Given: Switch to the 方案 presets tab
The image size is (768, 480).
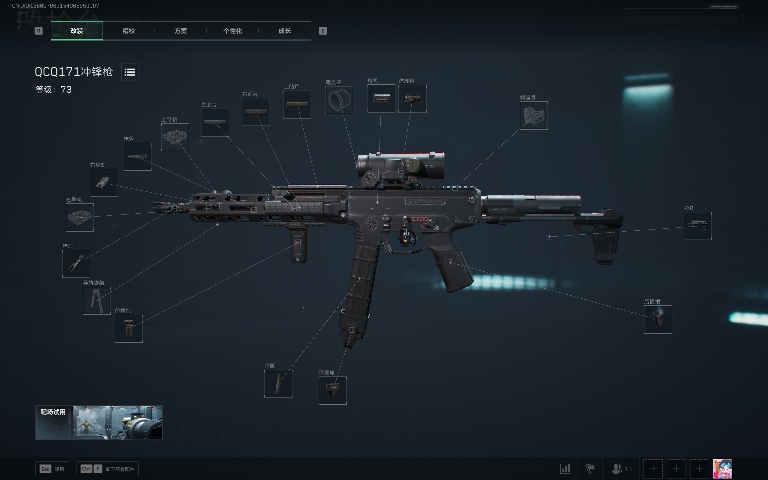Looking at the screenshot, I should 180,31.
